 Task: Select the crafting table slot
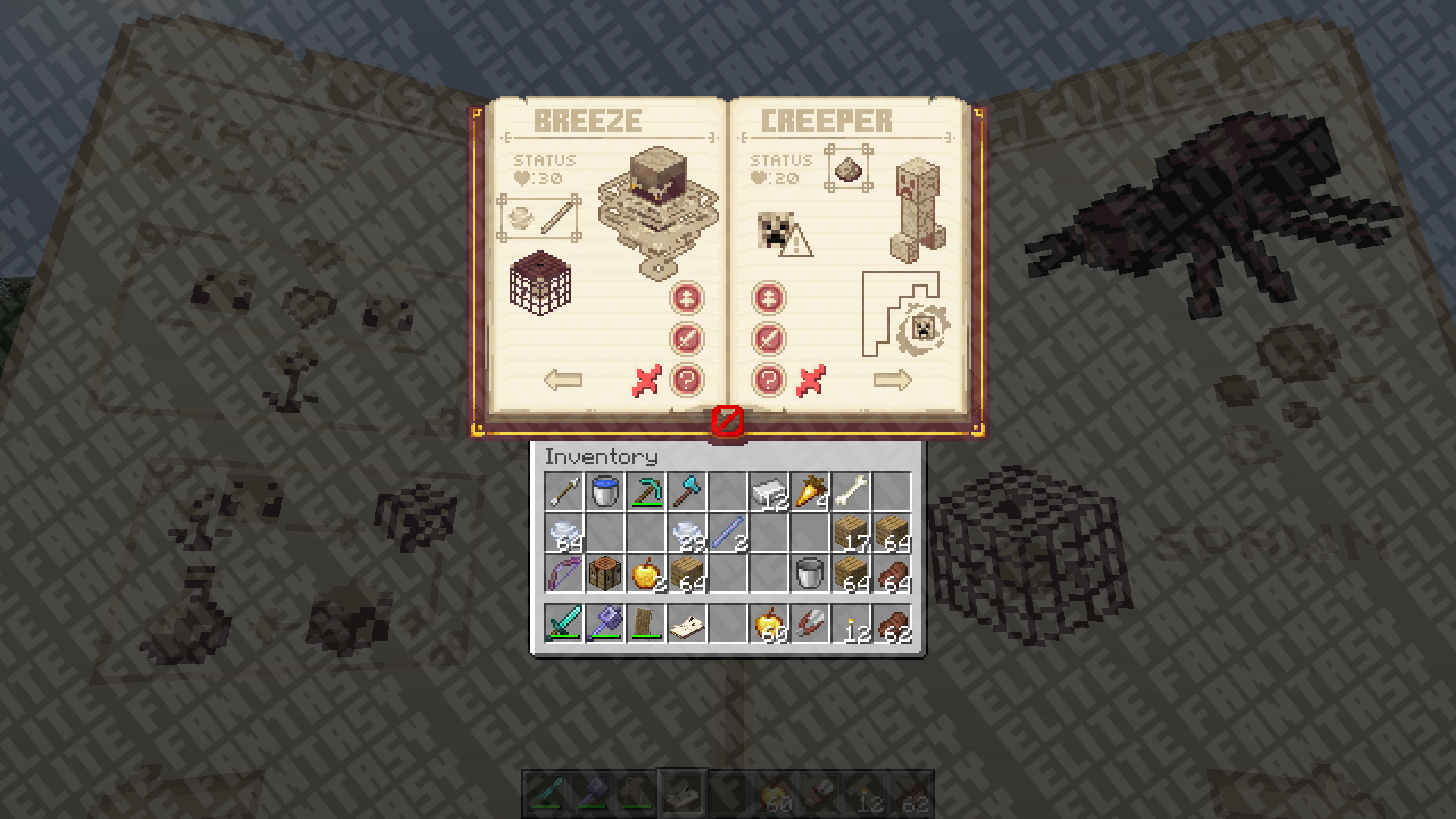pos(605,574)
